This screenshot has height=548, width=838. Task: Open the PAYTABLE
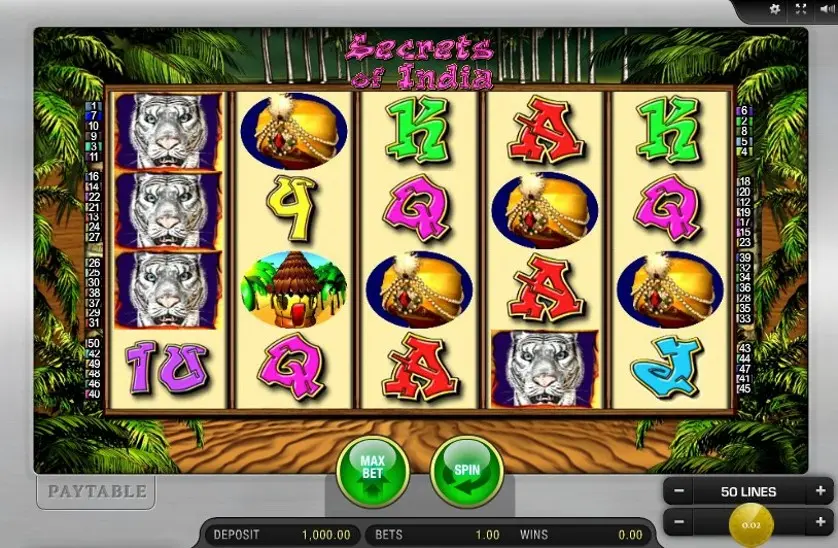pos(94,491)
